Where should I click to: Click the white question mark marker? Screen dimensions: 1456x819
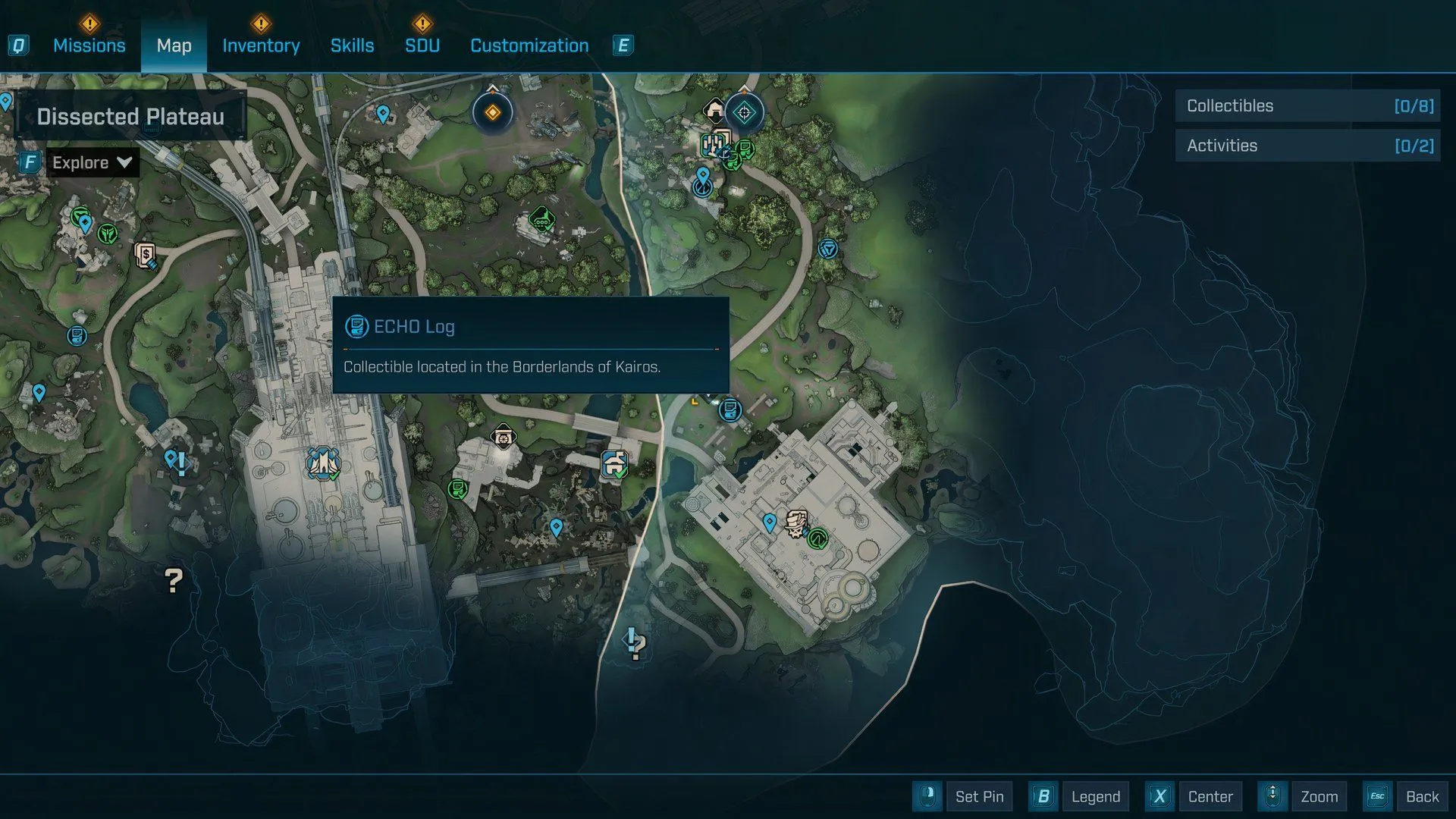(174, 581)
